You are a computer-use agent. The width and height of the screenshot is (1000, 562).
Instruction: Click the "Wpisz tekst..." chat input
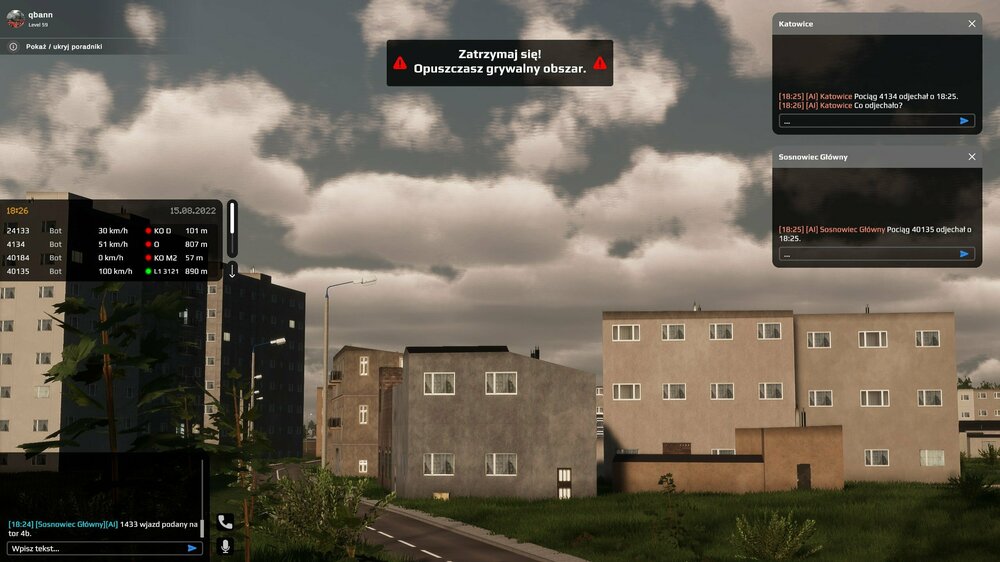tap(95, 548)
